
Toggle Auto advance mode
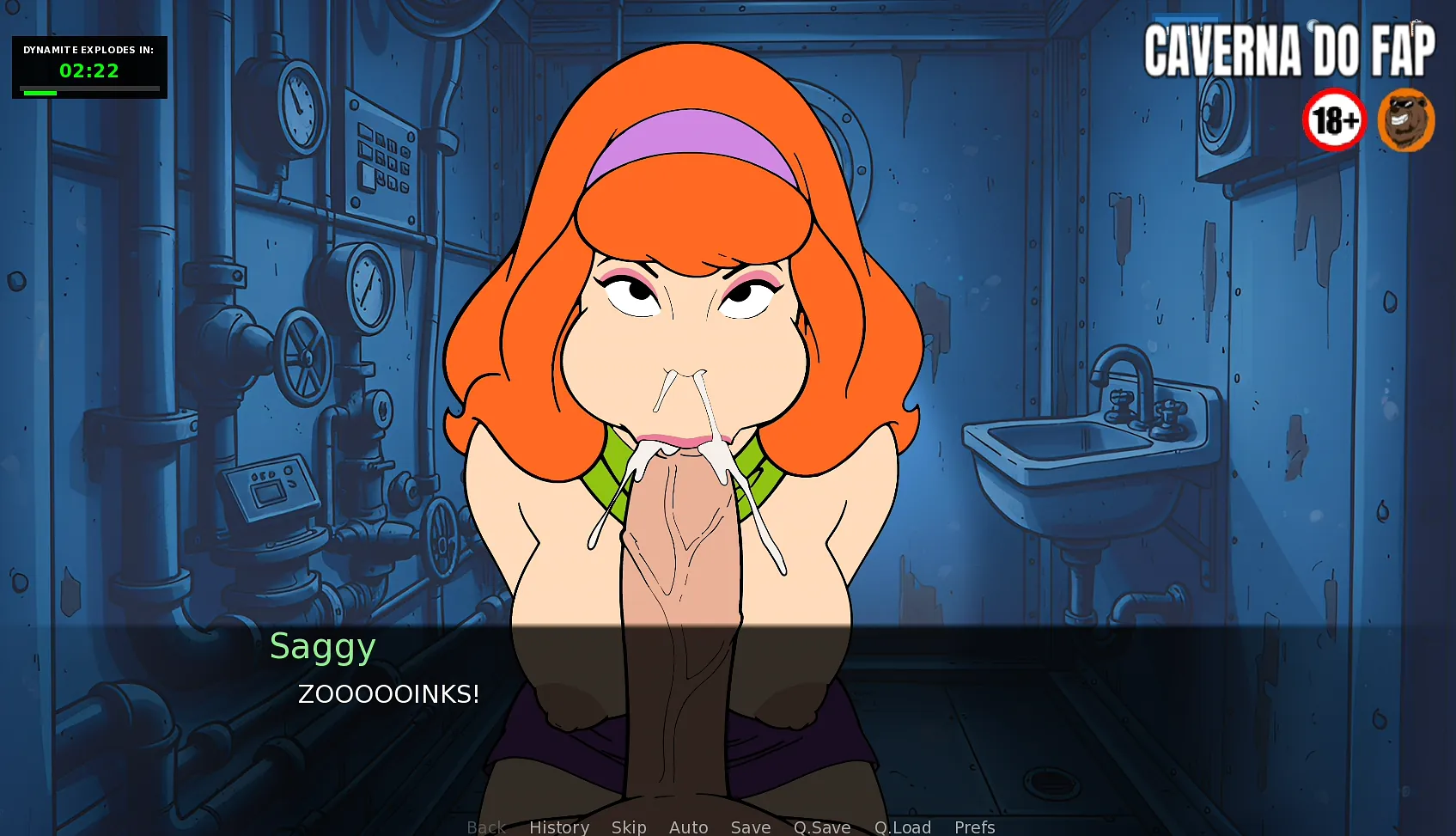click(x=688, y=827)
